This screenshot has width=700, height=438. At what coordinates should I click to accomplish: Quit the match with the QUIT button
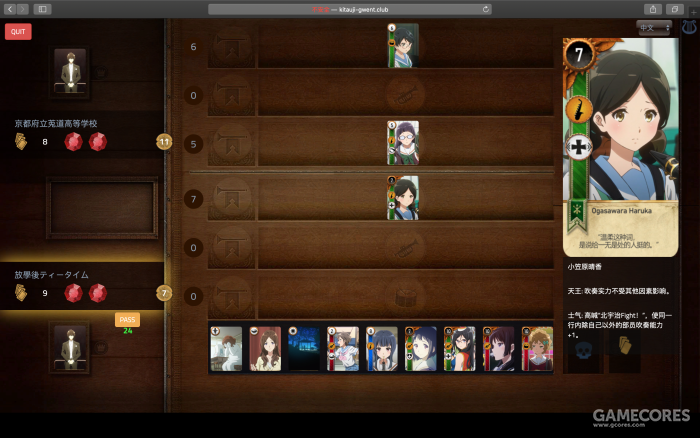pyautogui.click(x=18, y=31)
